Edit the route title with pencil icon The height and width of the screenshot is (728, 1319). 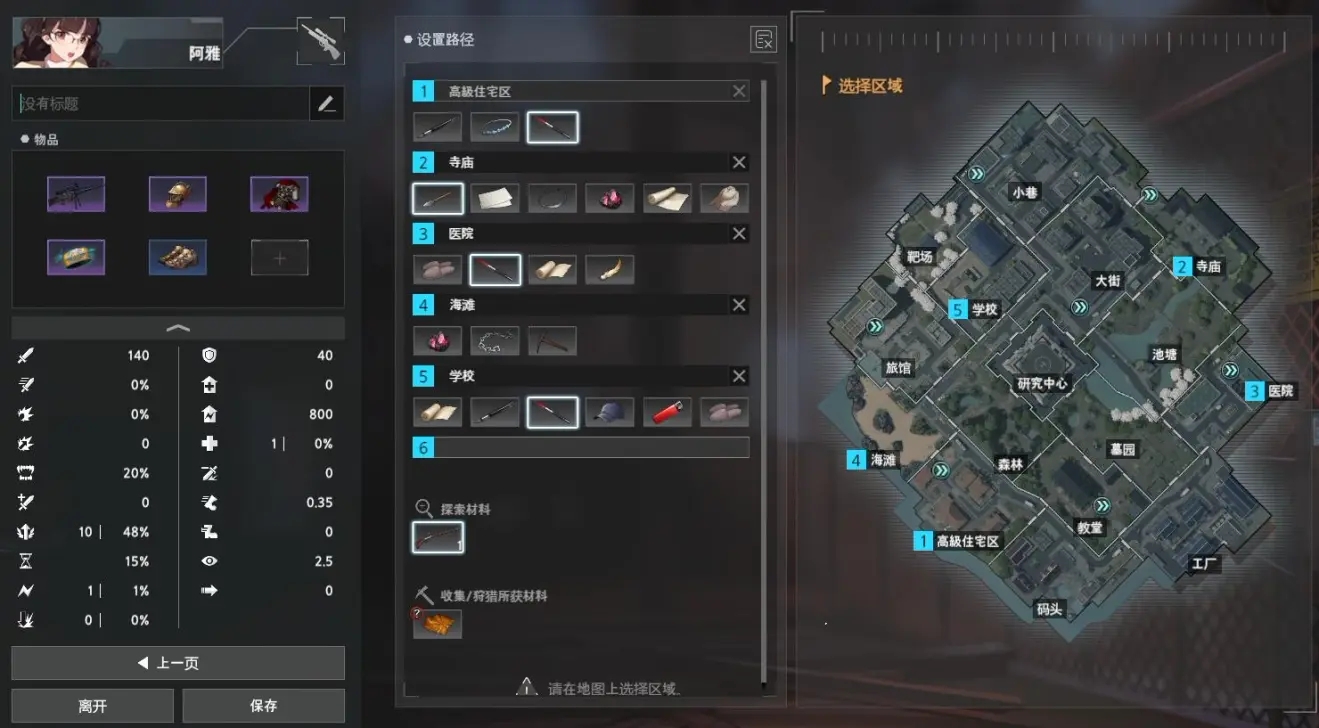pyautogui.click(x=326, y=103)
